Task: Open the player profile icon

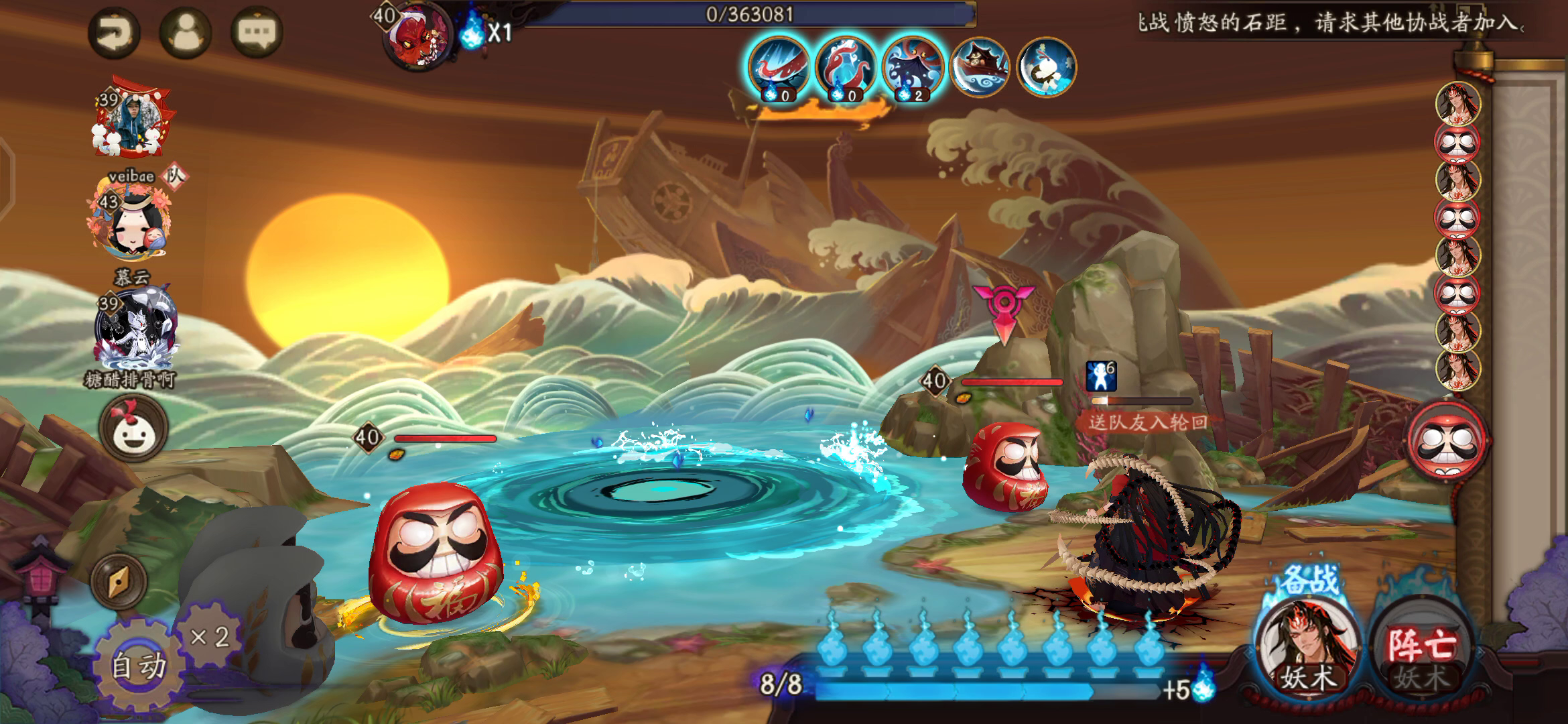Action: click(185, 32)
